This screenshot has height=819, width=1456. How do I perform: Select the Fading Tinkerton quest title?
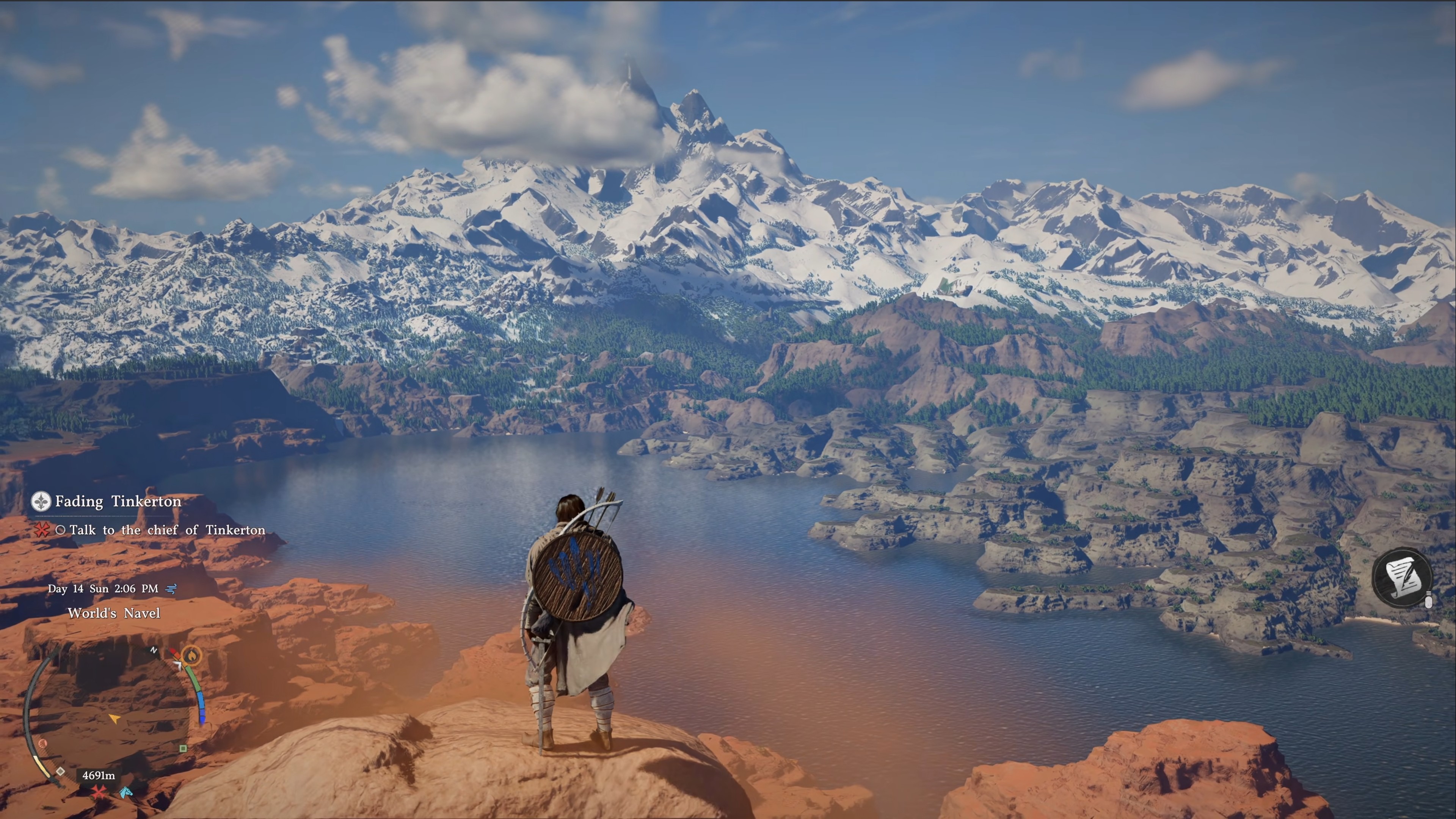[118, 501]
